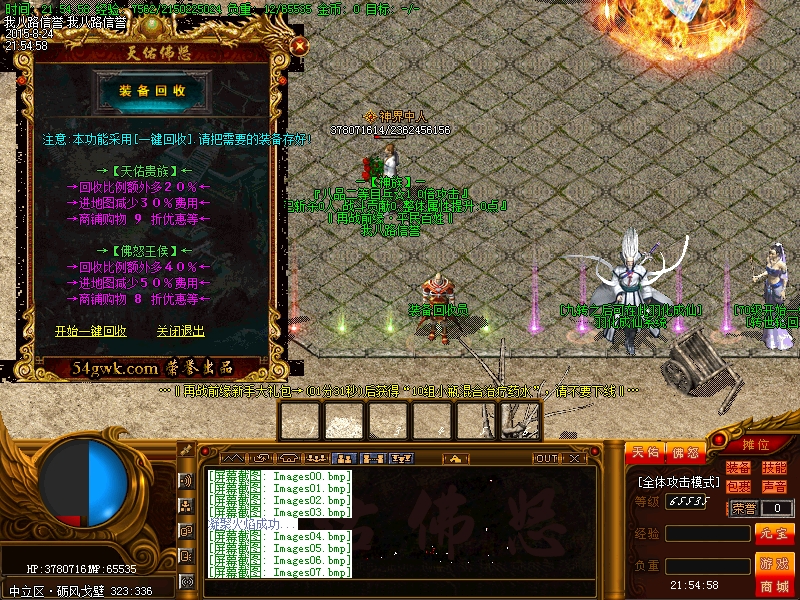The height and width of the screenshot is (600, 800).
Task: Open the 元宝 ingot shop button
Action: coord(774,534)
